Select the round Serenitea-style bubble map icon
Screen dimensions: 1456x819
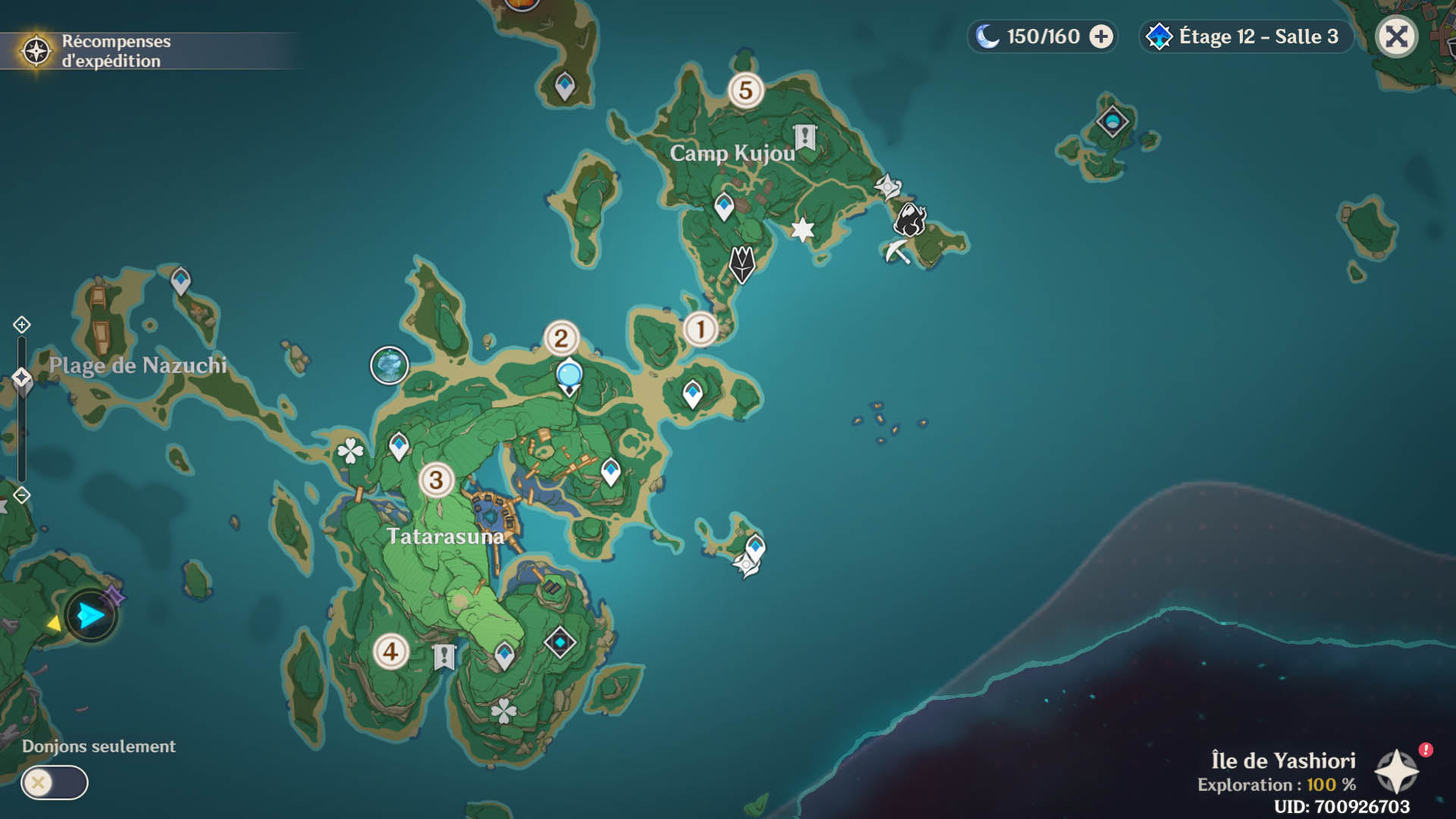[389, 366]
